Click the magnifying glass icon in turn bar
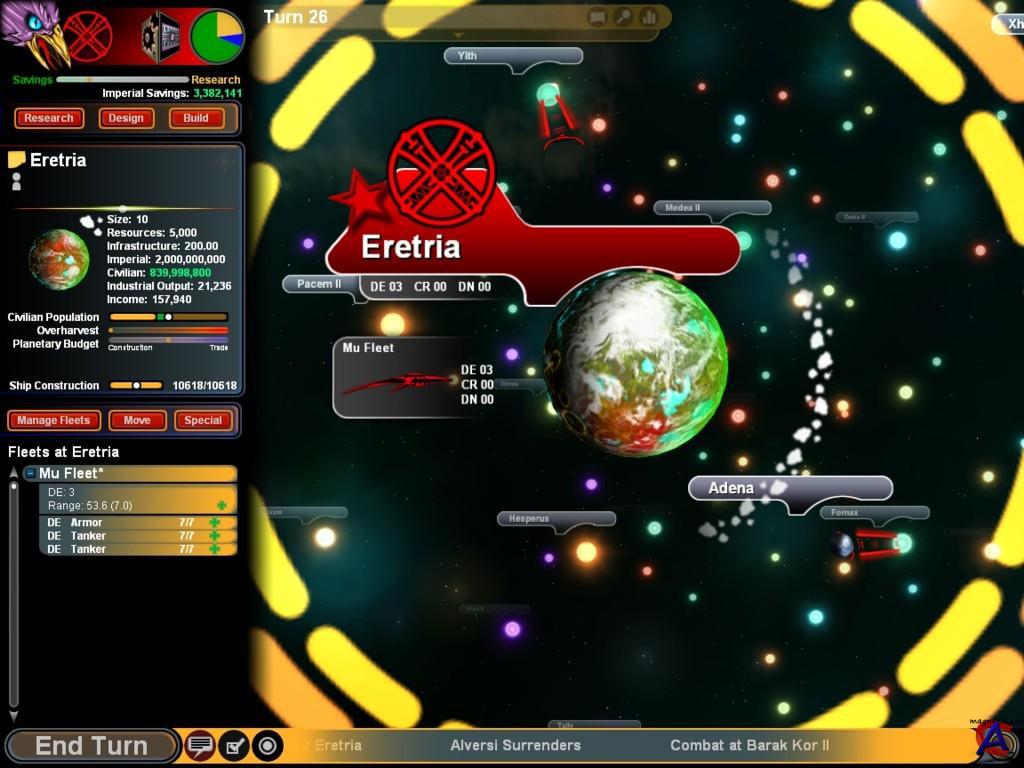This screenshot has height=768, width=1024. pos(623,17)
